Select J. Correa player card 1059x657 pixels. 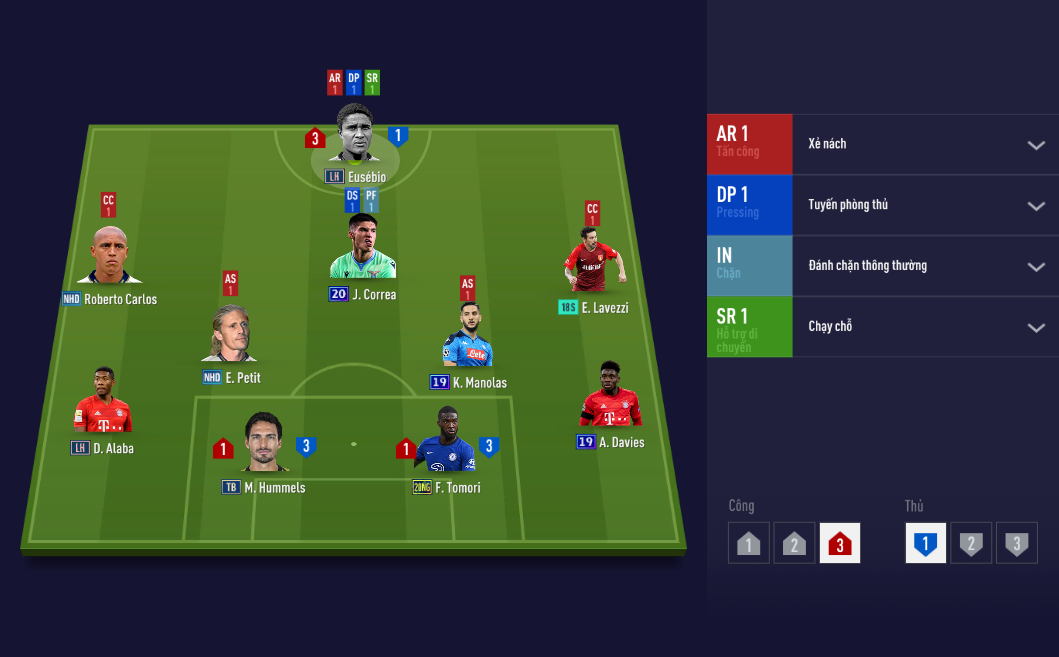(x=362, y=250)
